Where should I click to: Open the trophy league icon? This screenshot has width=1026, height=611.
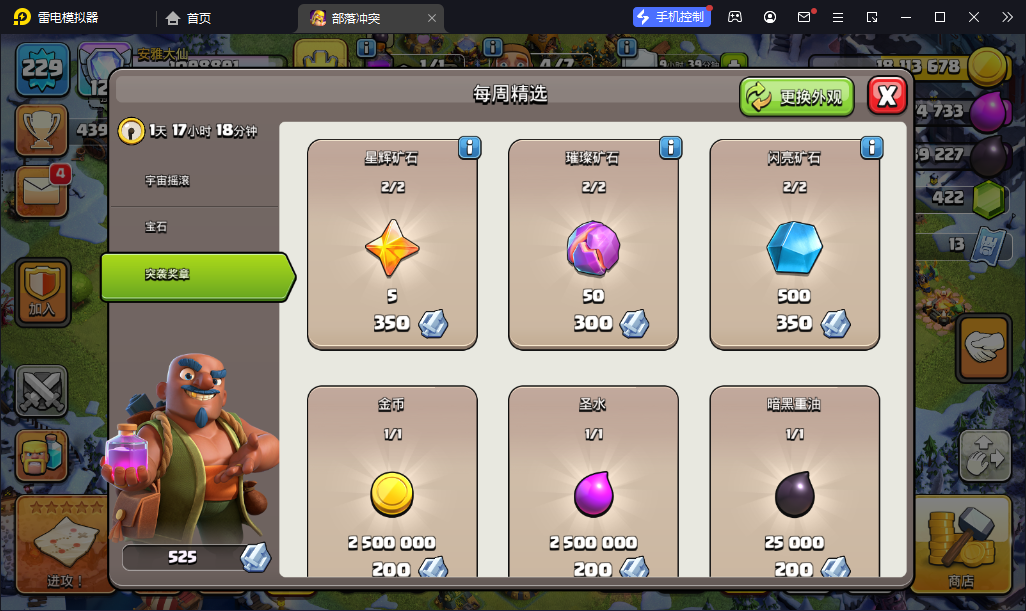coord(42,129)
